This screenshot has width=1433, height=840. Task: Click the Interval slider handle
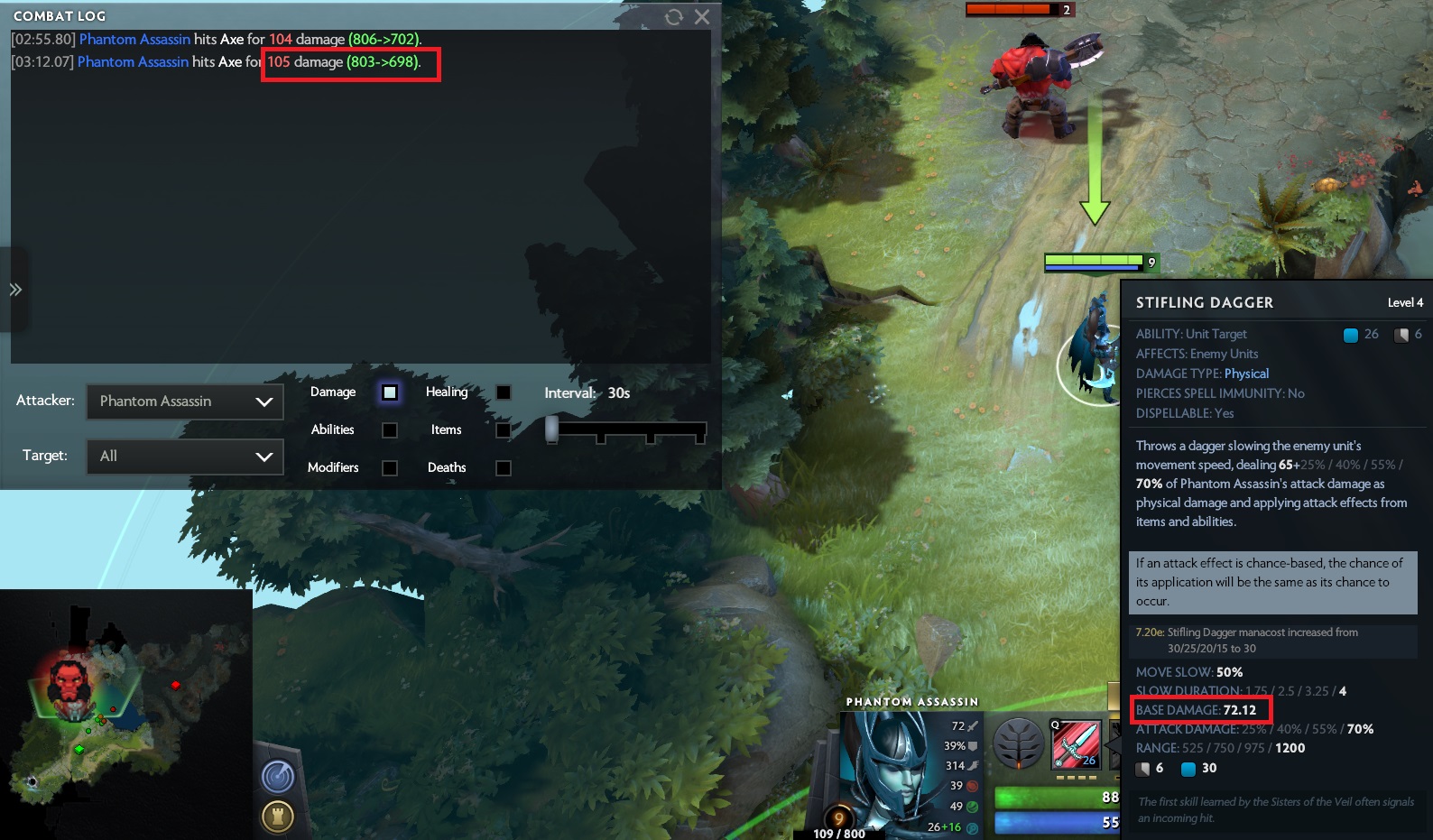click(x=552, y=429)
